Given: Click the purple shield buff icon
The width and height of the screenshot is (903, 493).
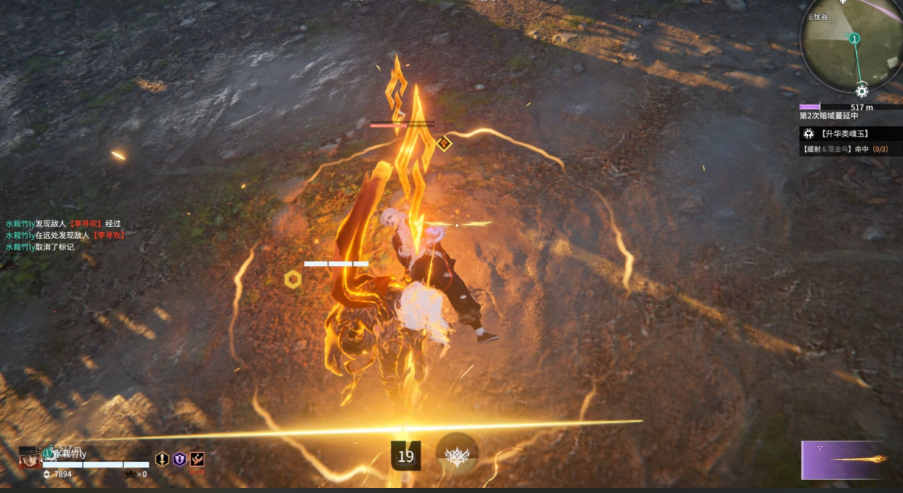Looking at the screenshot, I should click(180, 459).
